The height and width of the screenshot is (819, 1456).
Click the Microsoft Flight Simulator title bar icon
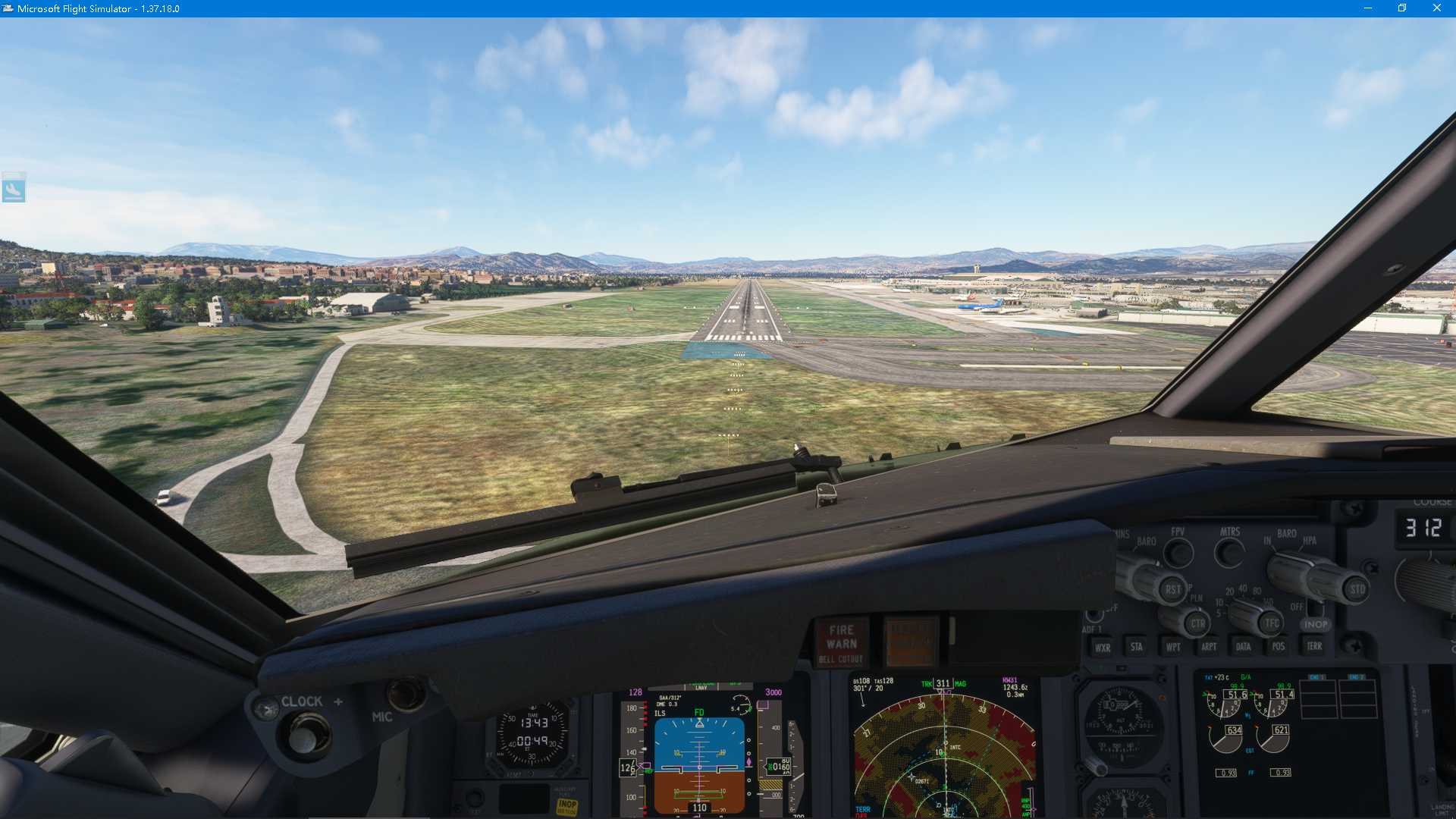click(x=8, y=8)
